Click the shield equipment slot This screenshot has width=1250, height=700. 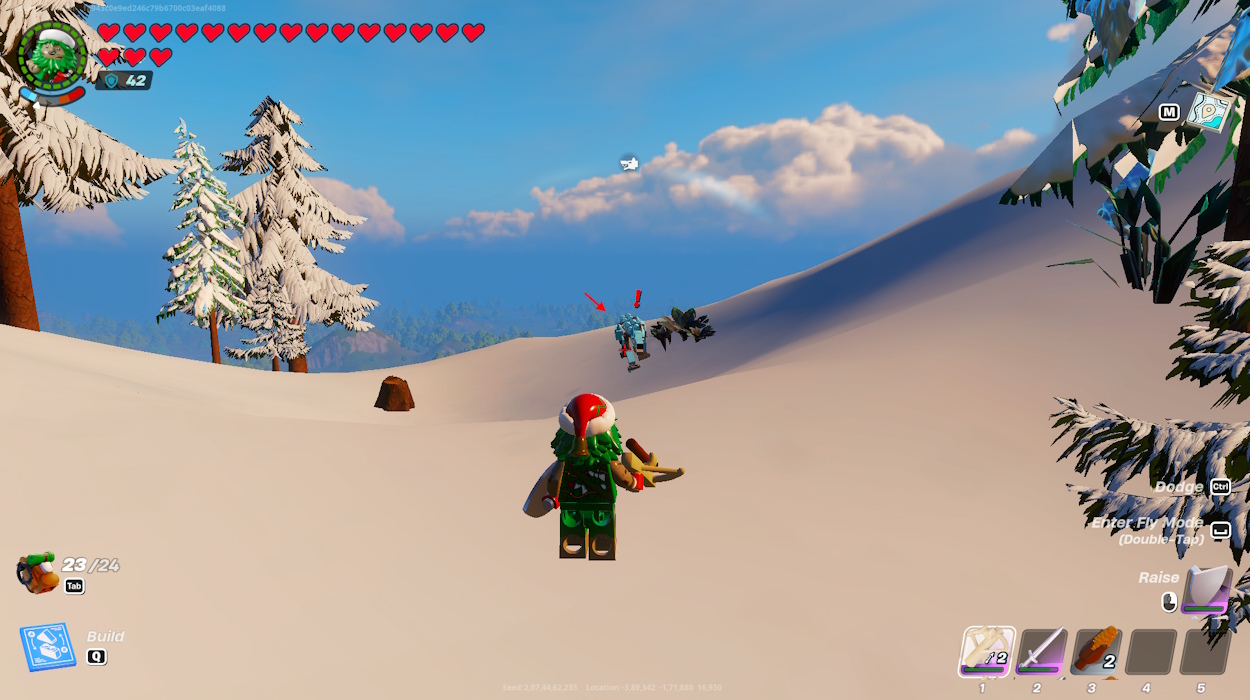click(x=1205, y=589)
